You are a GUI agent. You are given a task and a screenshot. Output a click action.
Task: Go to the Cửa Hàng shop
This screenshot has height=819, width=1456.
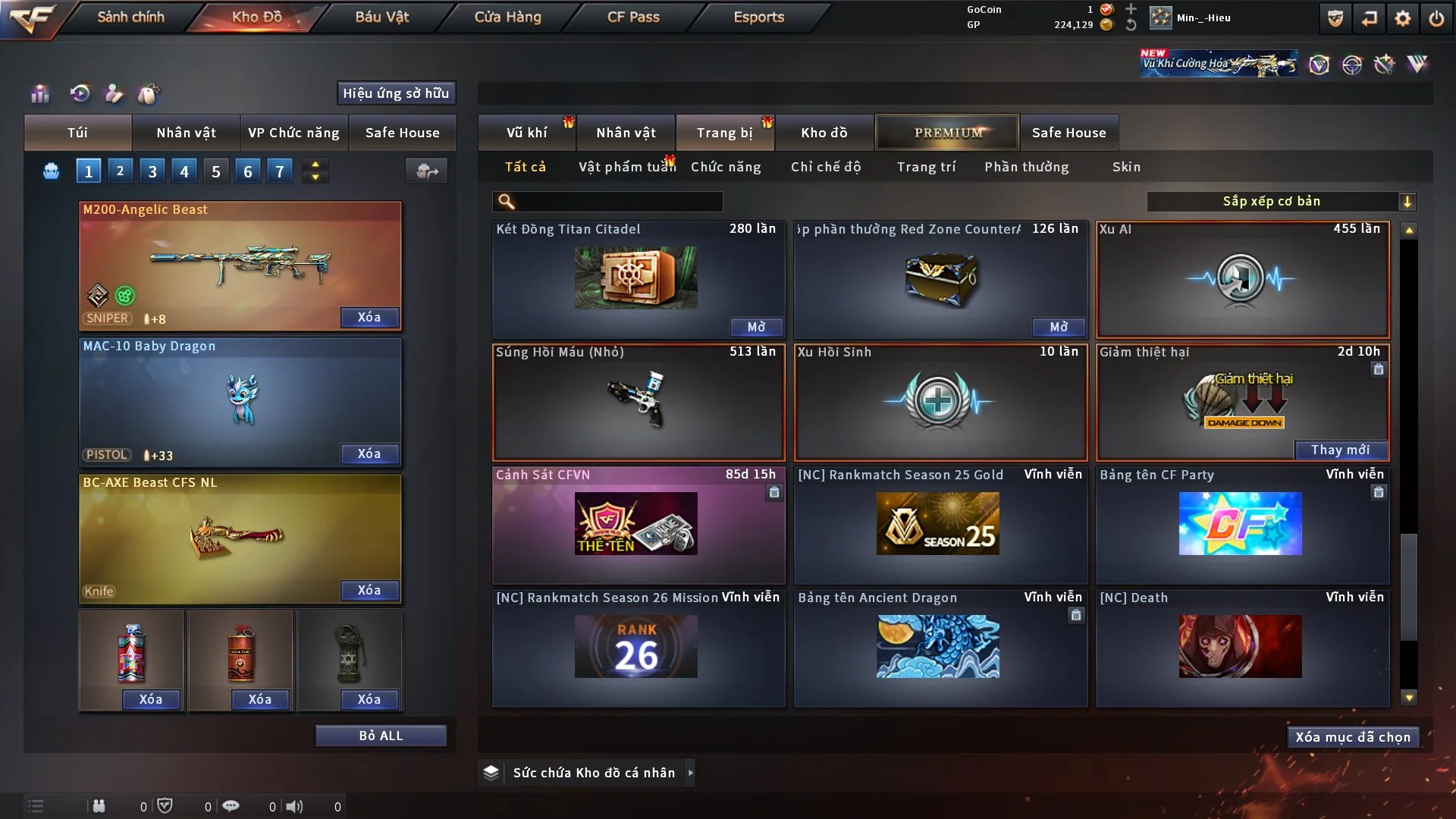[x=507, y=17]
